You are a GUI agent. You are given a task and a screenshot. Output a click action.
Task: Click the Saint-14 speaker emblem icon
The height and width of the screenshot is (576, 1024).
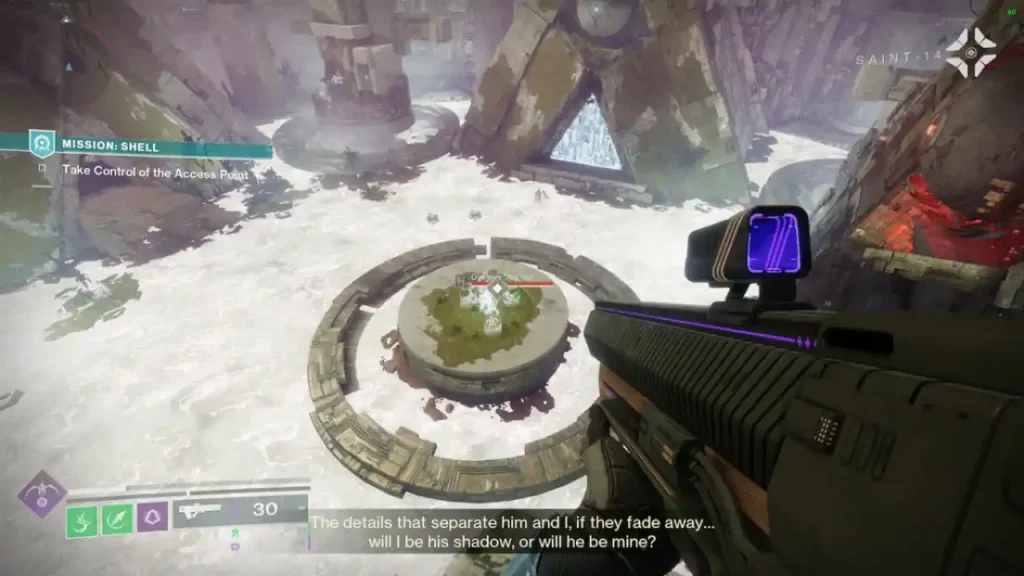[970, 52]
